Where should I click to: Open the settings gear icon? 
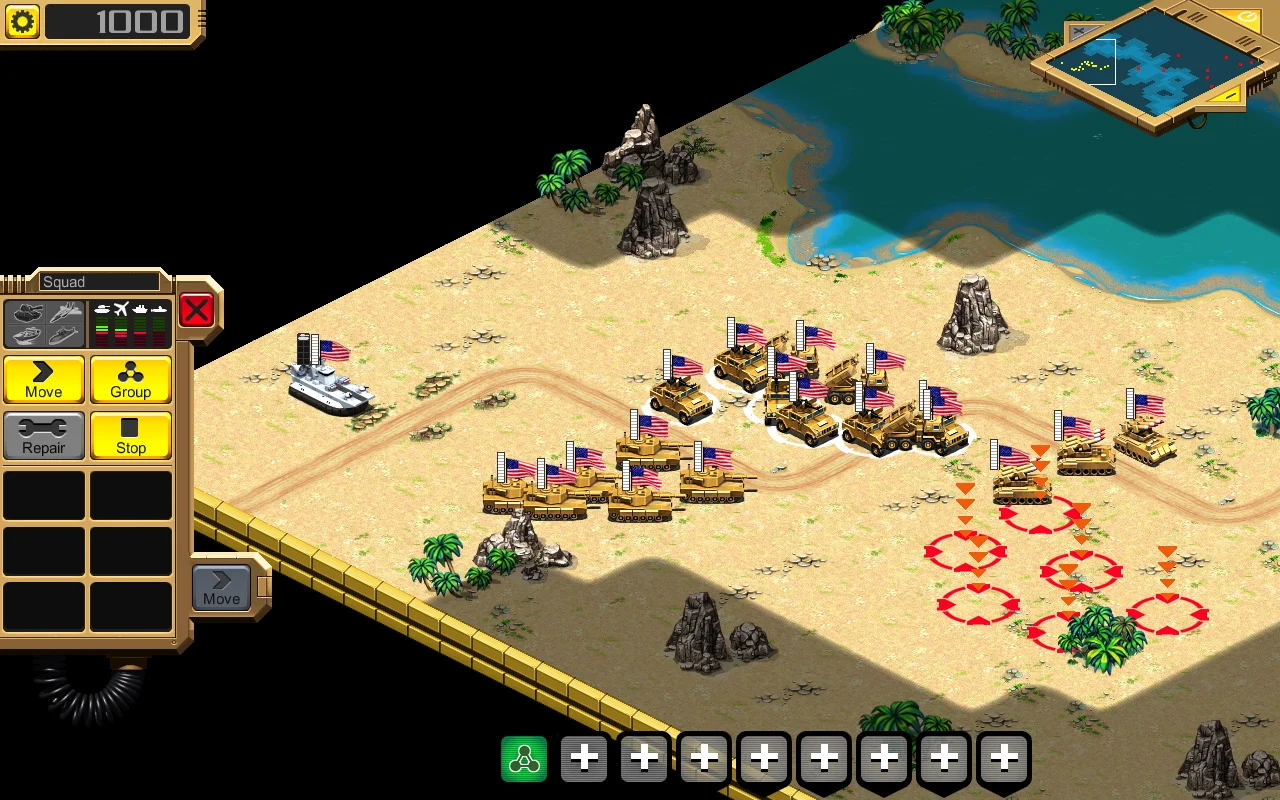pyautogui.click(x=20, y=21)
